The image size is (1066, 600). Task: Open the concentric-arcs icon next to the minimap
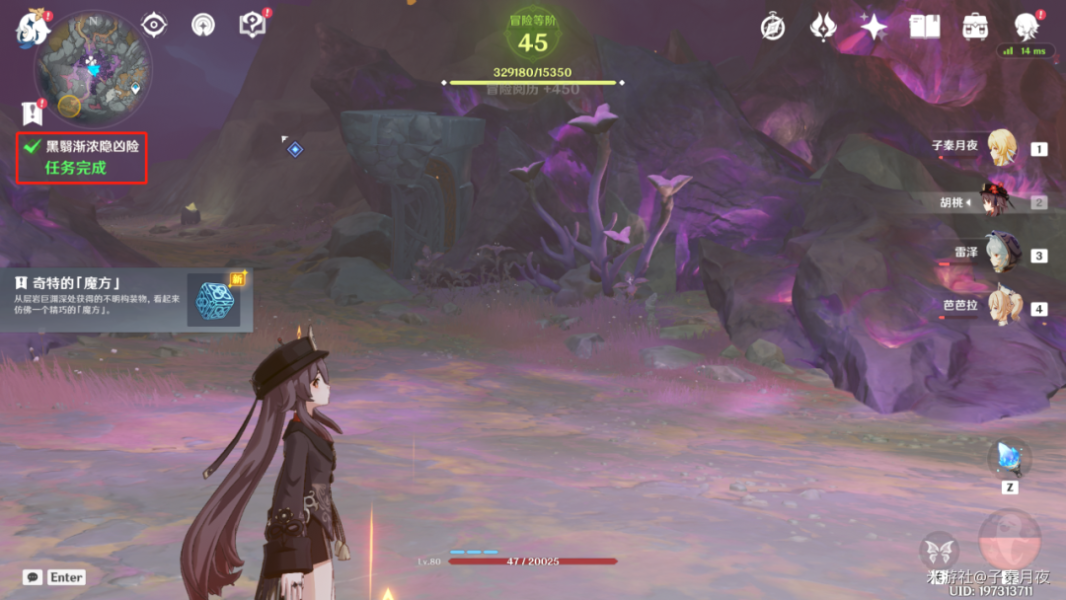203,25
